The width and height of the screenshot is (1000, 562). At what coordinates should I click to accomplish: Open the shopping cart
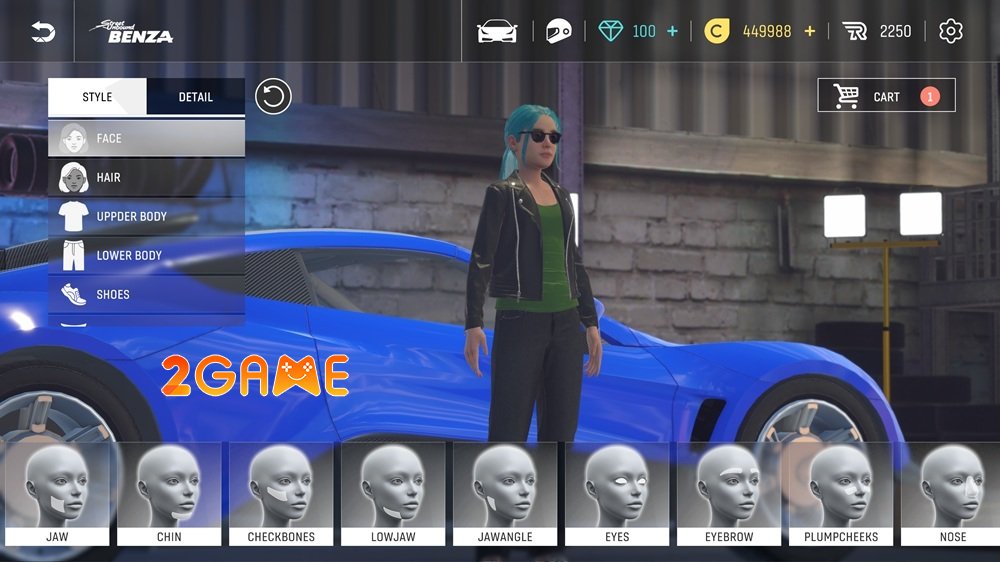pos(886,96)
